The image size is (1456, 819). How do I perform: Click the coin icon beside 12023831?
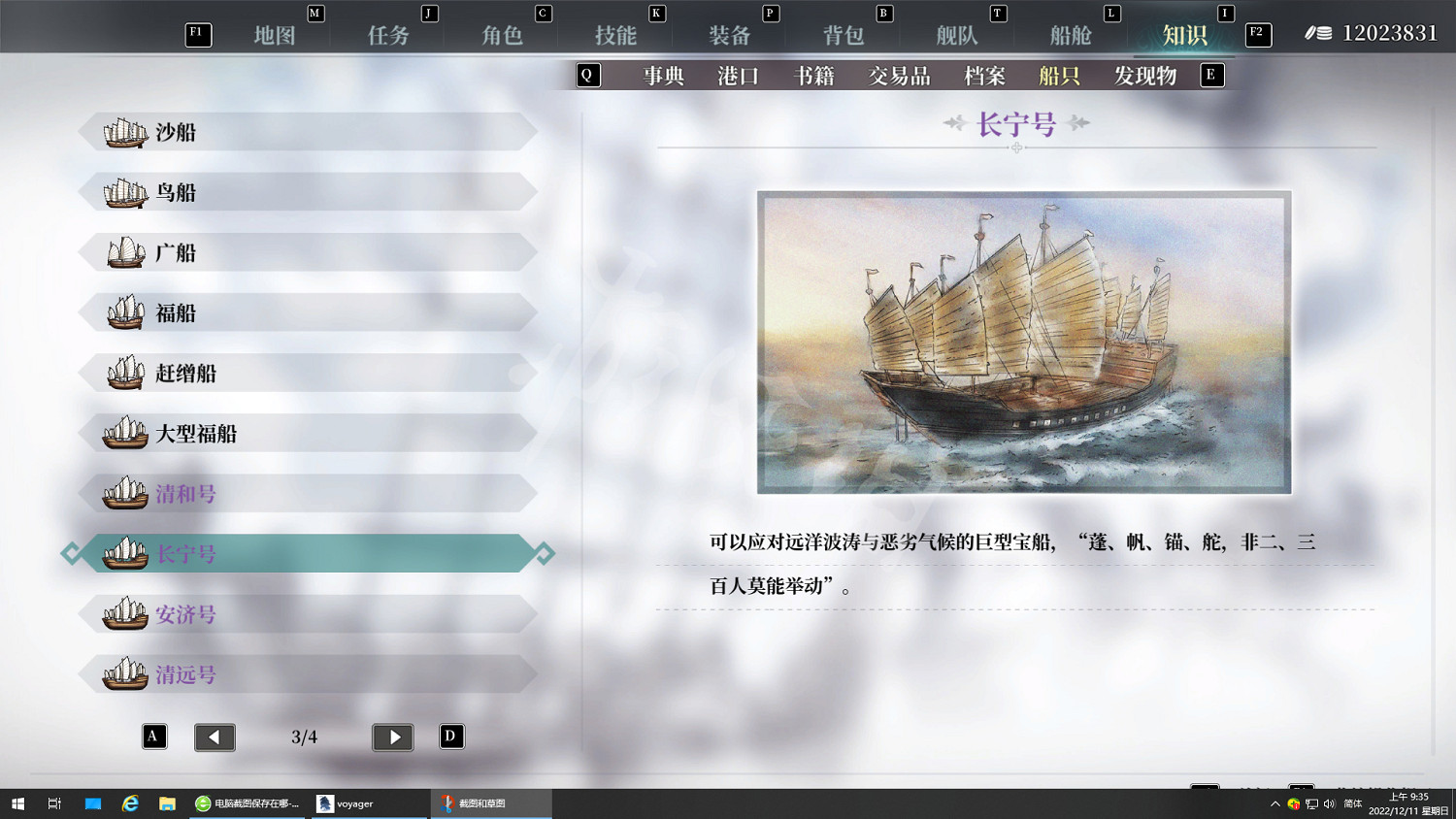click(1320, 32)
